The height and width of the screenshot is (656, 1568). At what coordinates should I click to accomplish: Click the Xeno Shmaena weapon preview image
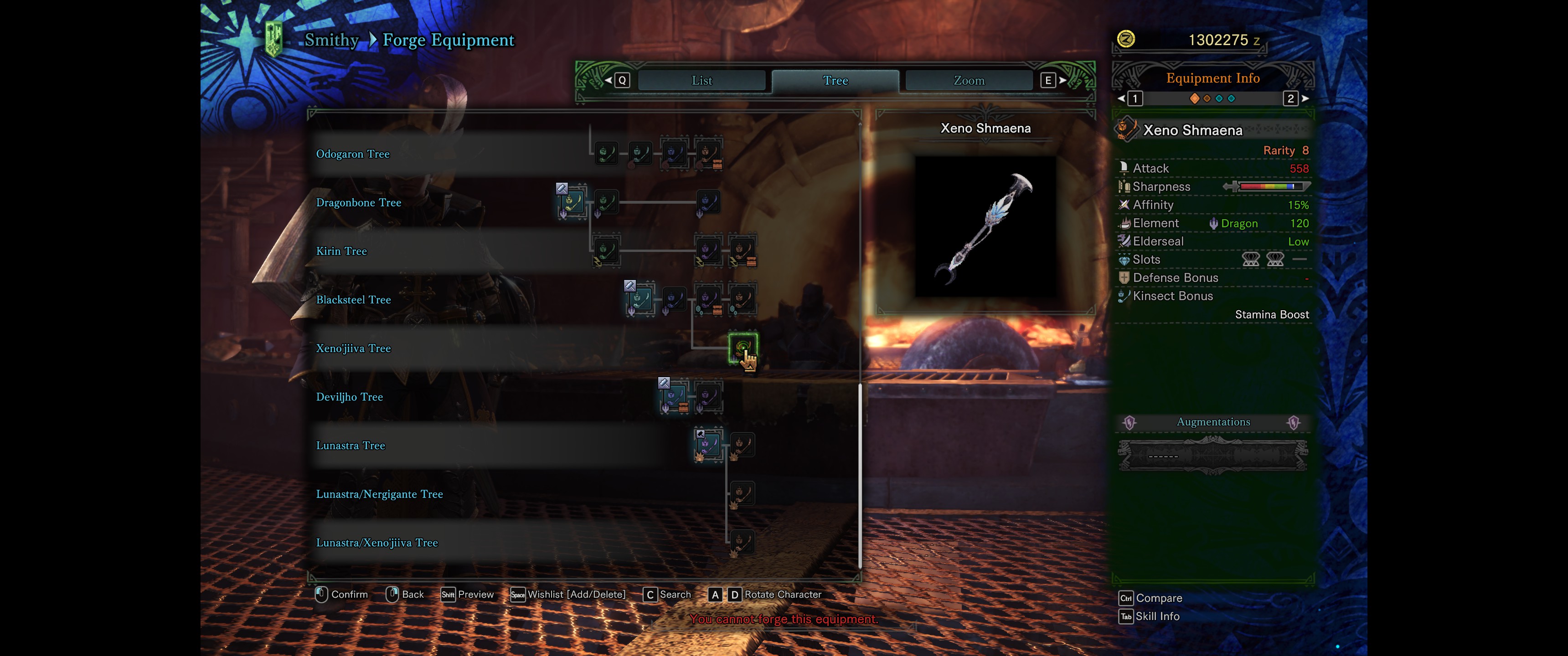[x=985, y=226]
